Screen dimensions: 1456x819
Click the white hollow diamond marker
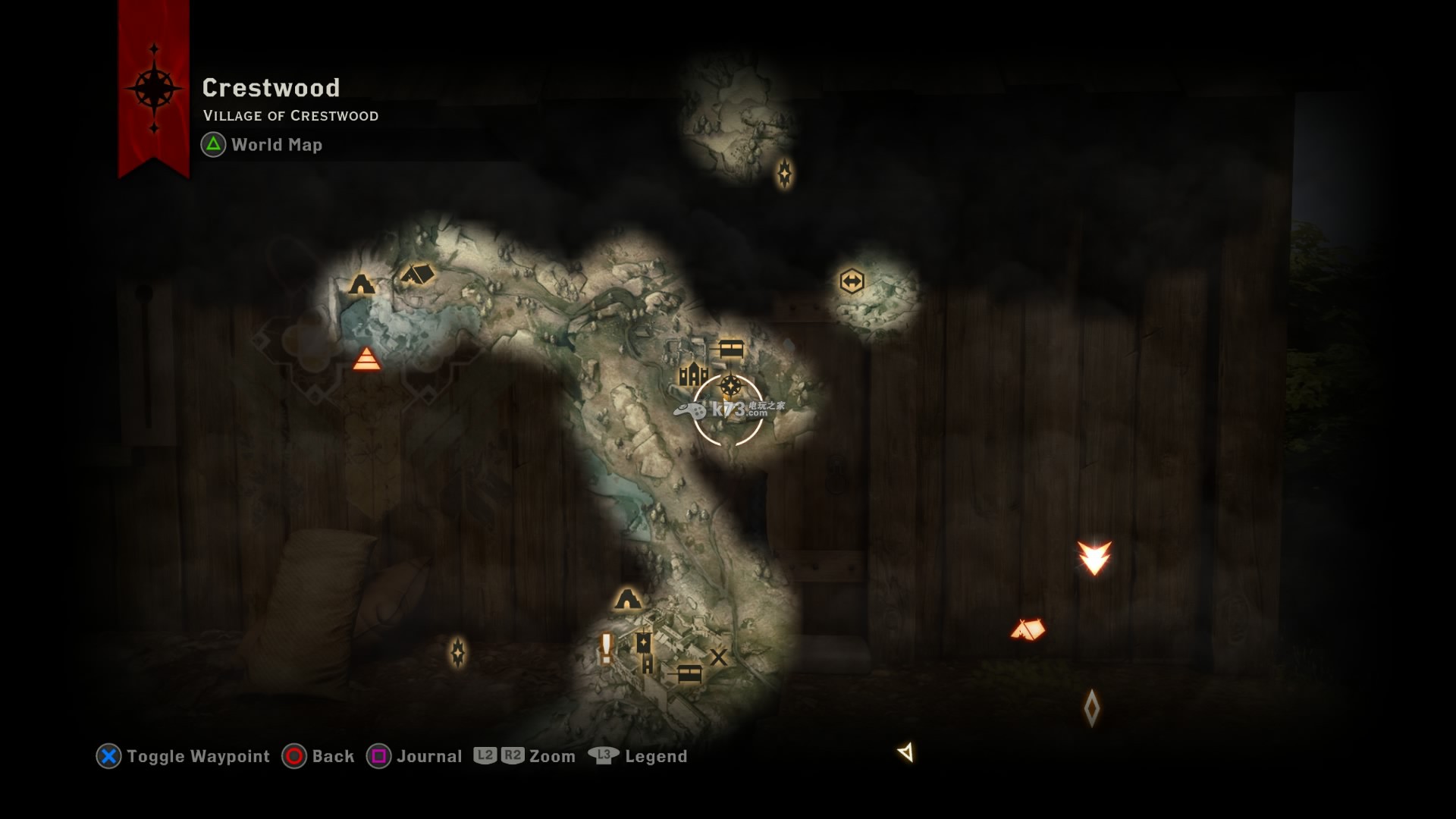pyautogui.click(x=1091, y=708)
